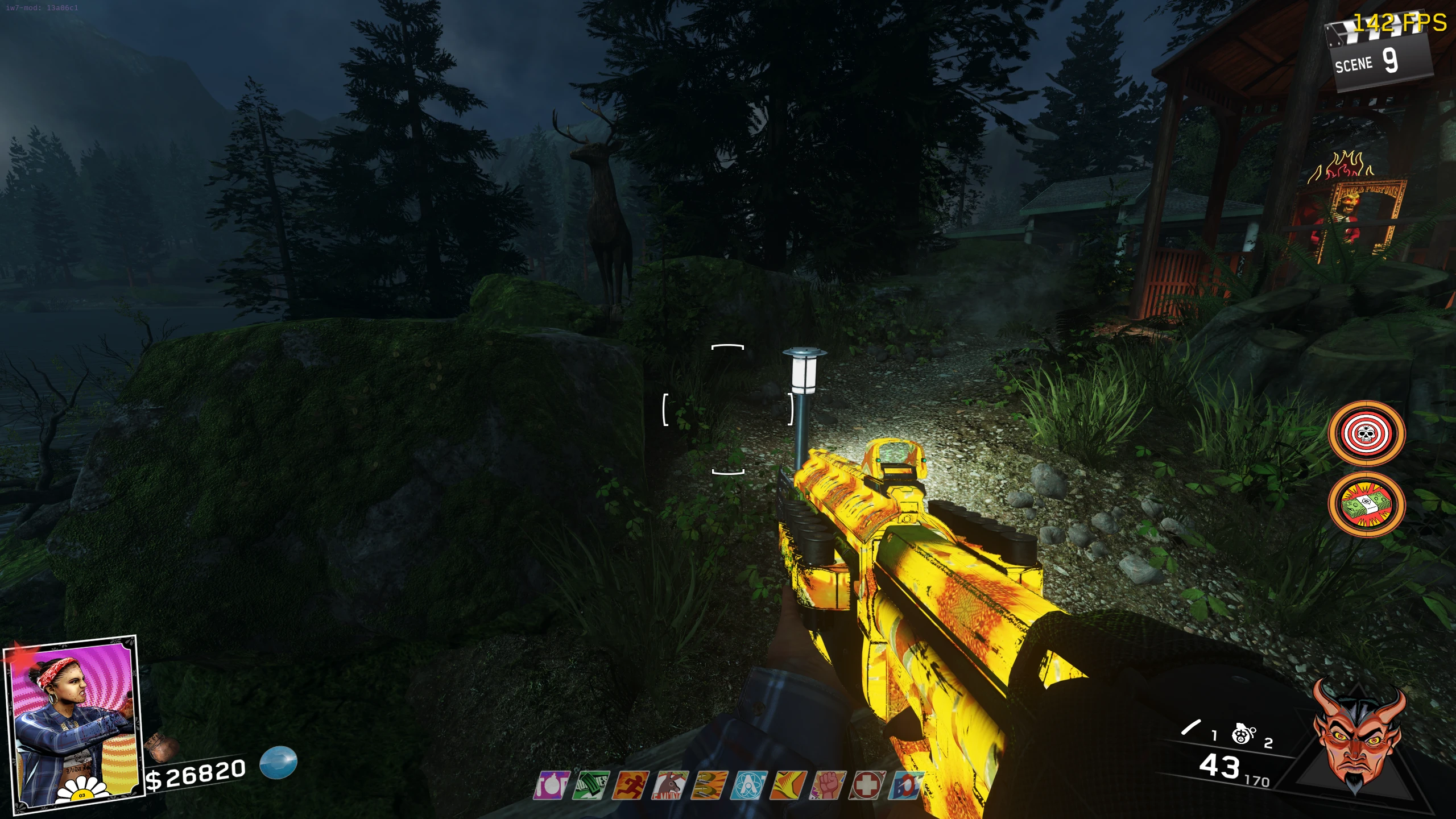
Task: Choose the blue BOOM perk icon
Action: pos(905,785)
